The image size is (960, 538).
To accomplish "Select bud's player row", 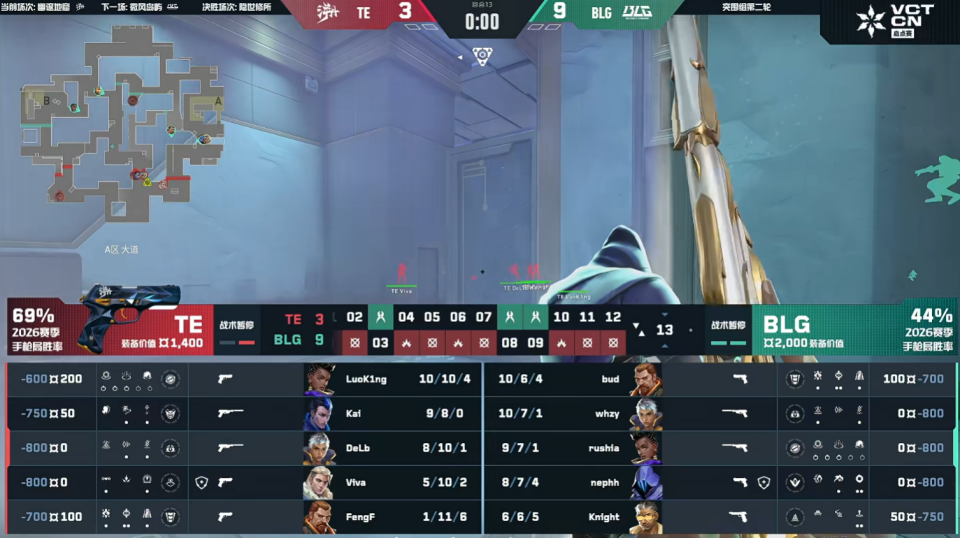I will (715, 379).
